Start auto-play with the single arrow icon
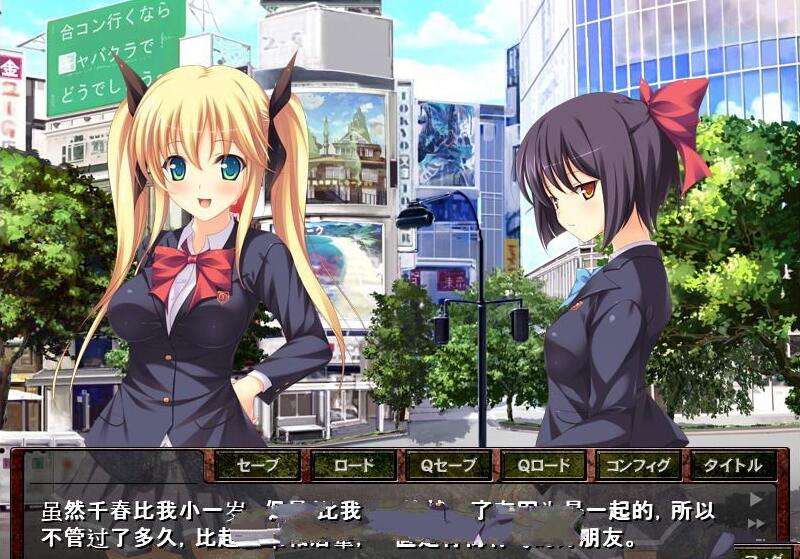Image resolution: width=800 pixels, height=559 pixels. coord(756,498)
